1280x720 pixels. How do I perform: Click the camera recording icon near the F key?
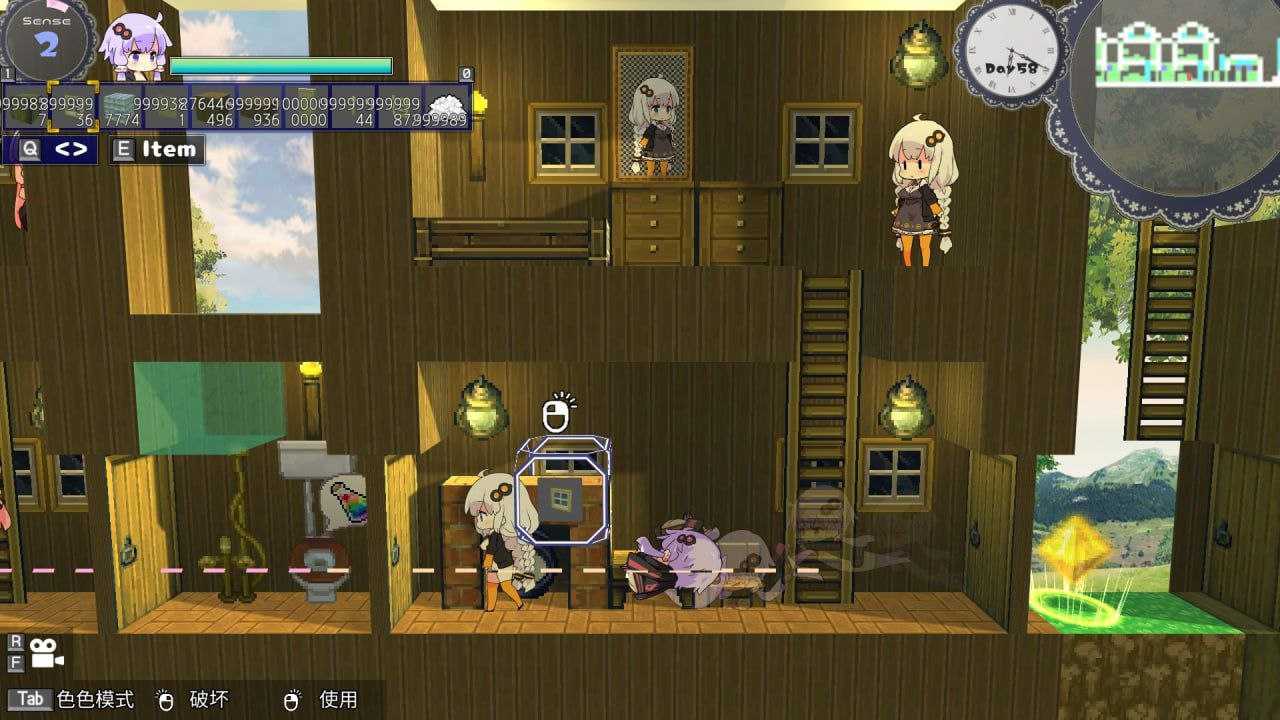pyautogui.click(x=44, y=651)
